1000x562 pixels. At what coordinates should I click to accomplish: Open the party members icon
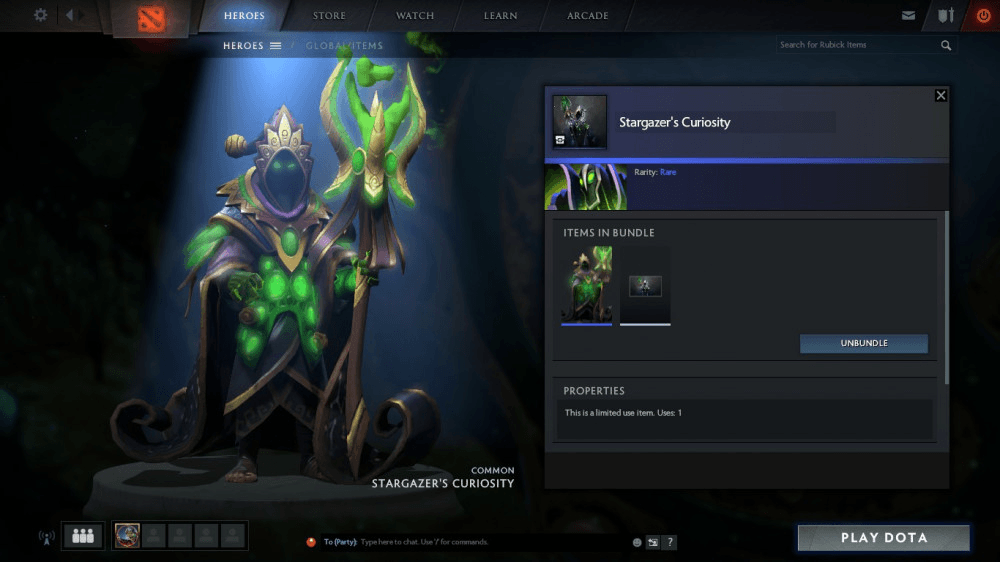click(x=82, y=536)
